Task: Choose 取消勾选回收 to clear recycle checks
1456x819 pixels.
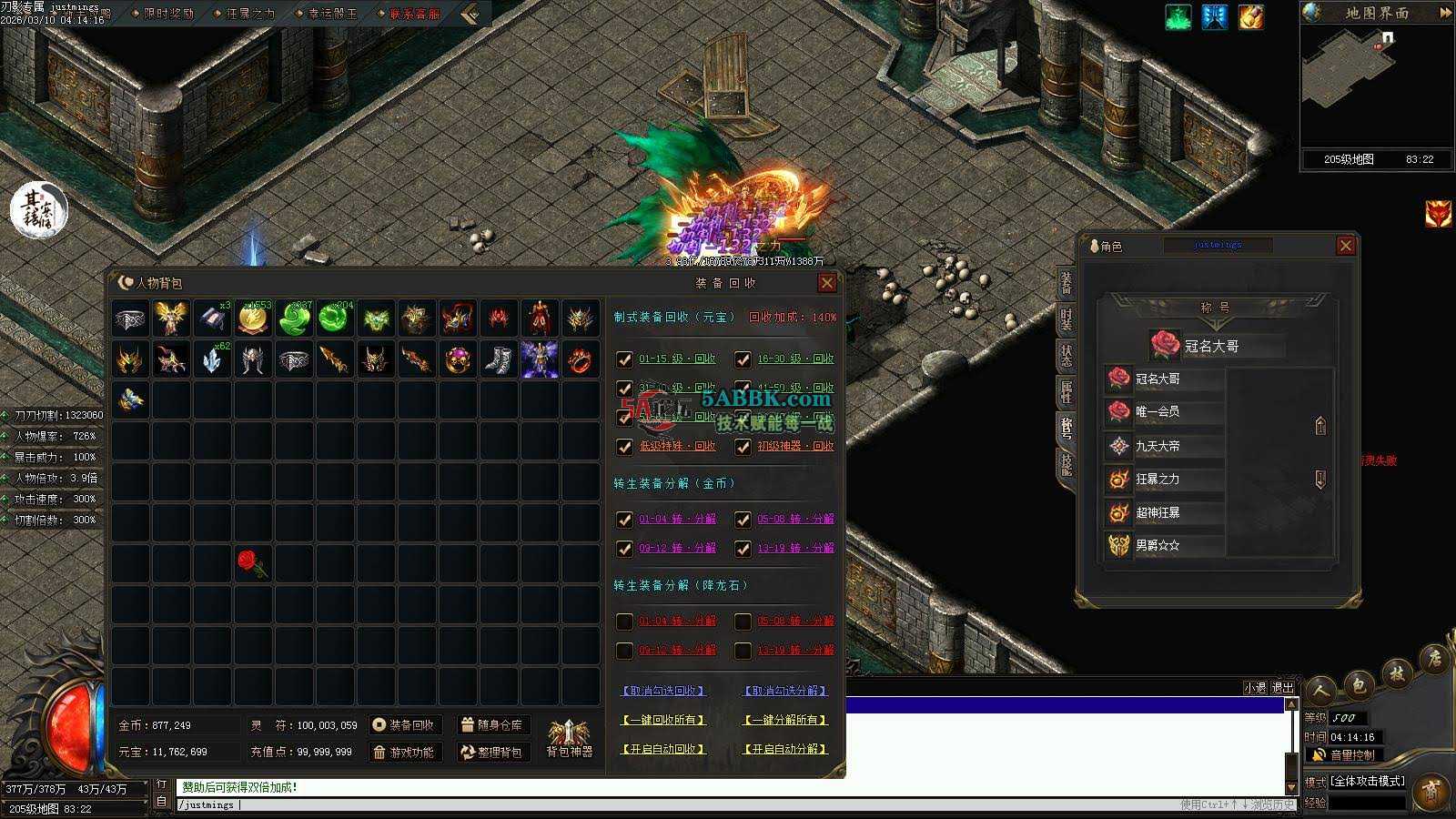Action: [x=663, y=691]
